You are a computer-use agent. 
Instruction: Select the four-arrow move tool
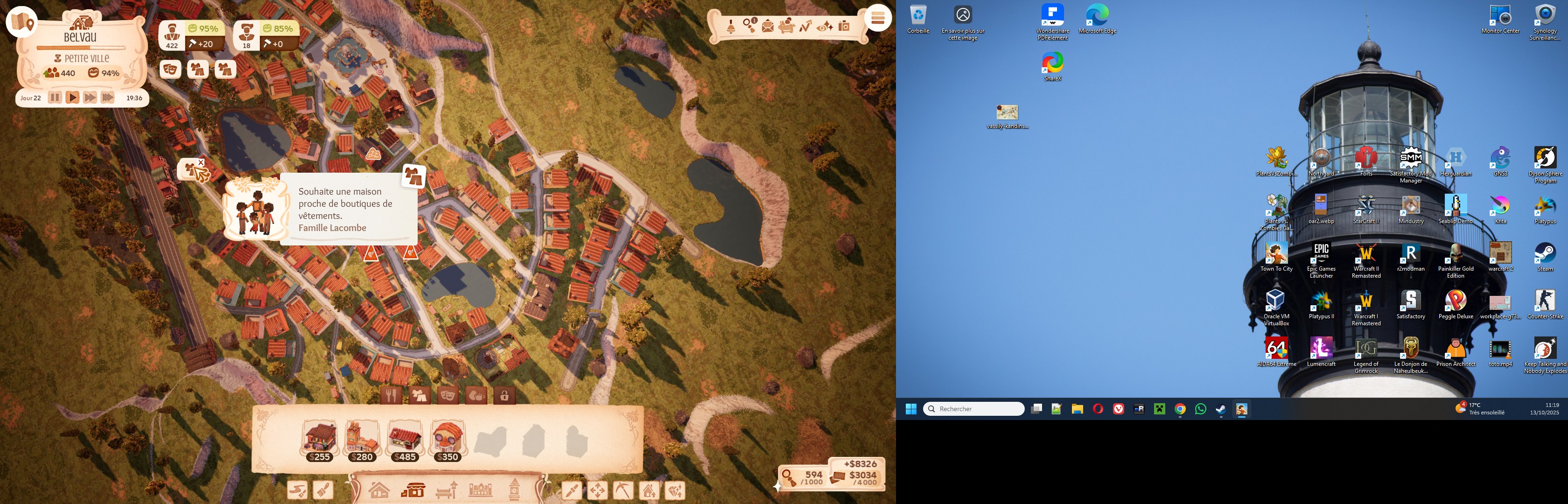pos(597,490)
